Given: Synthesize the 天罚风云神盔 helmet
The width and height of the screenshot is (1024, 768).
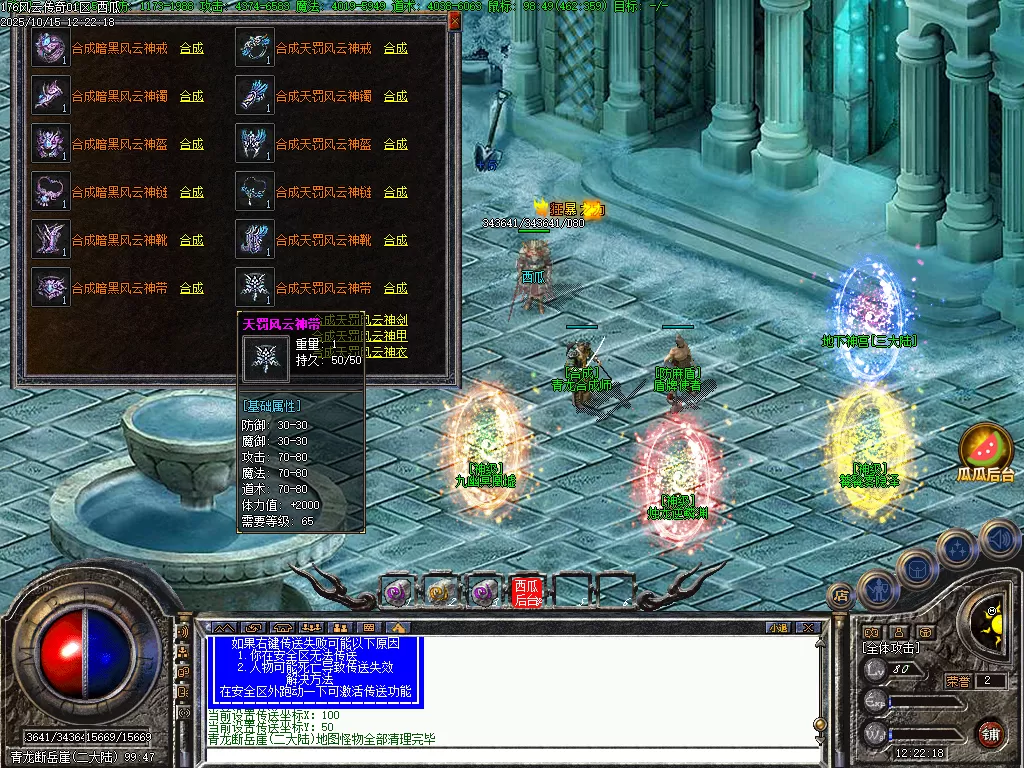Looking at the screenshot, I should click(x=395, y=144).
